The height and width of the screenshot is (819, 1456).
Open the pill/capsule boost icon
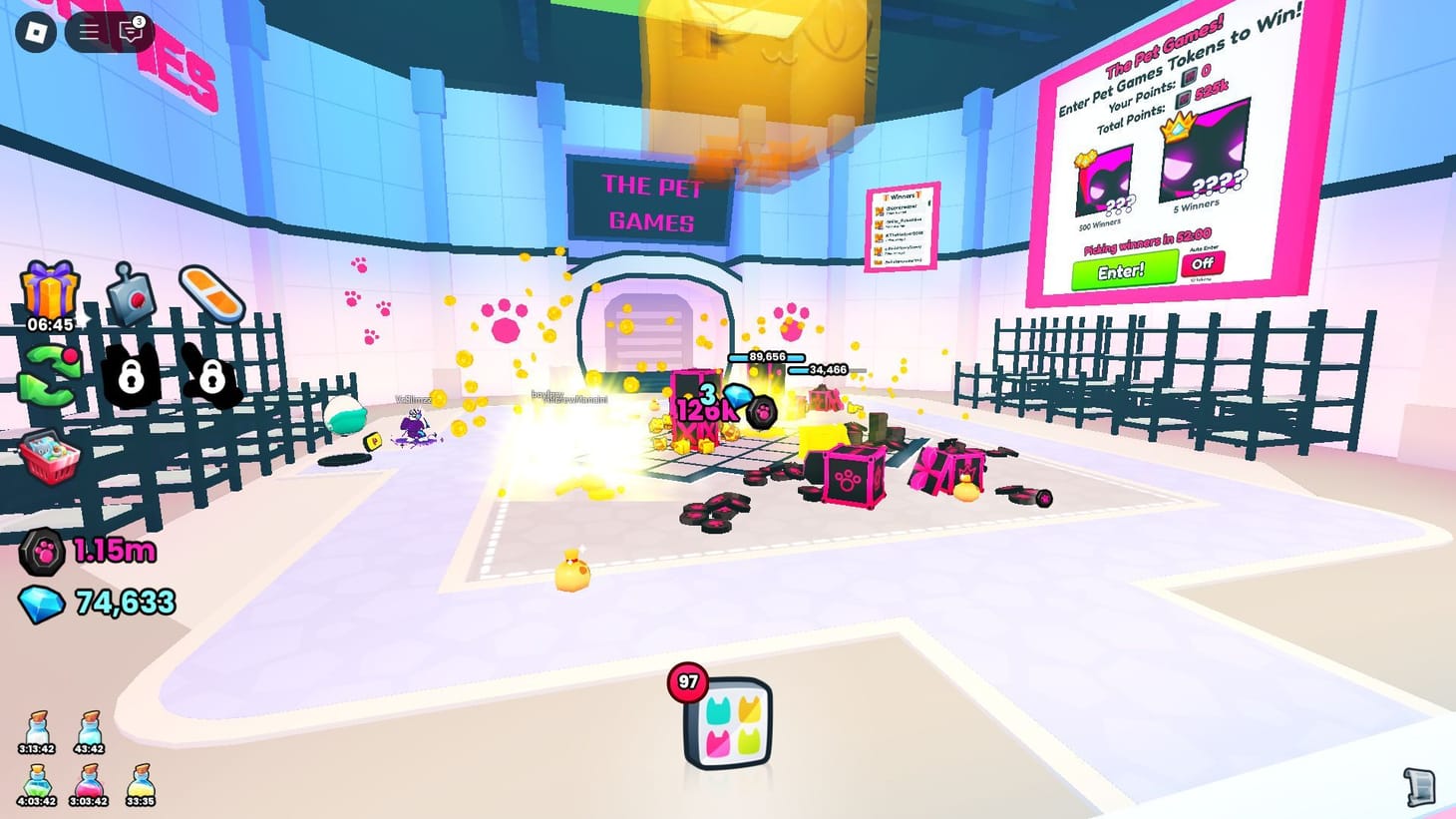point(209,291)
